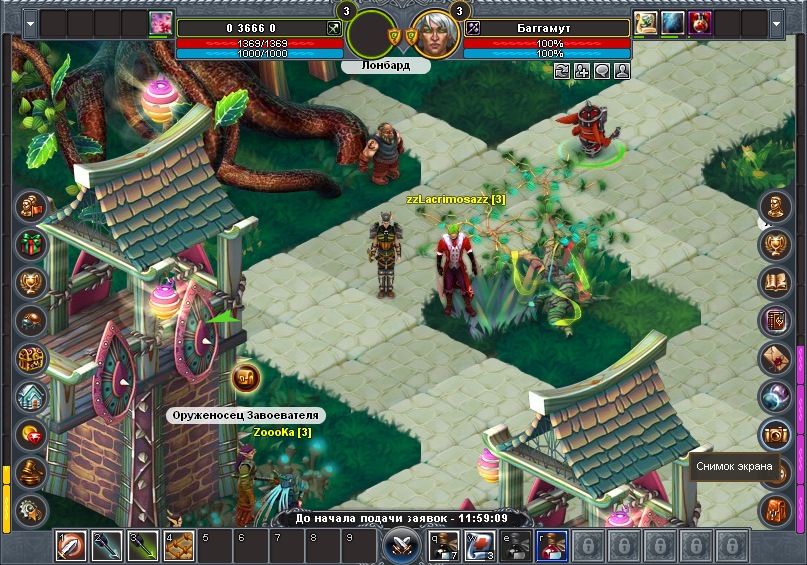Screen dimensions: 807x565
Task: Open the scarab beetle mount icon
Action: pyautogui.click(x=31, y=320)
